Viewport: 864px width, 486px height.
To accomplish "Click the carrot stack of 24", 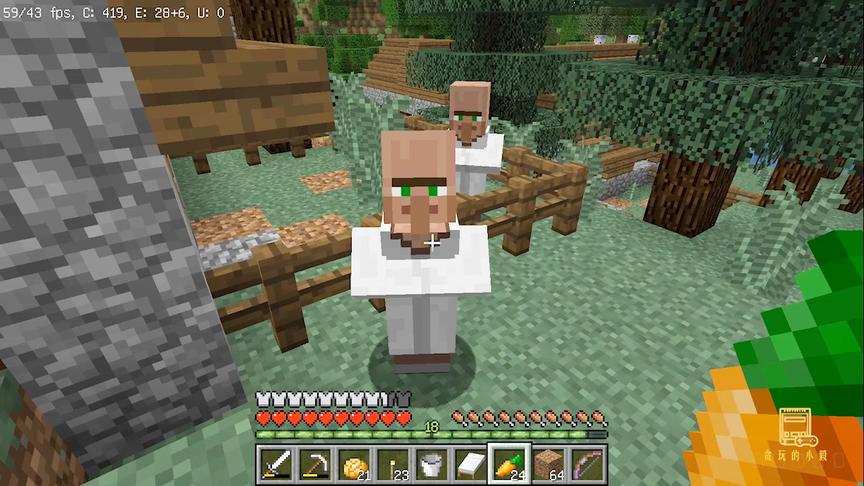I will [x=508, y=464].
